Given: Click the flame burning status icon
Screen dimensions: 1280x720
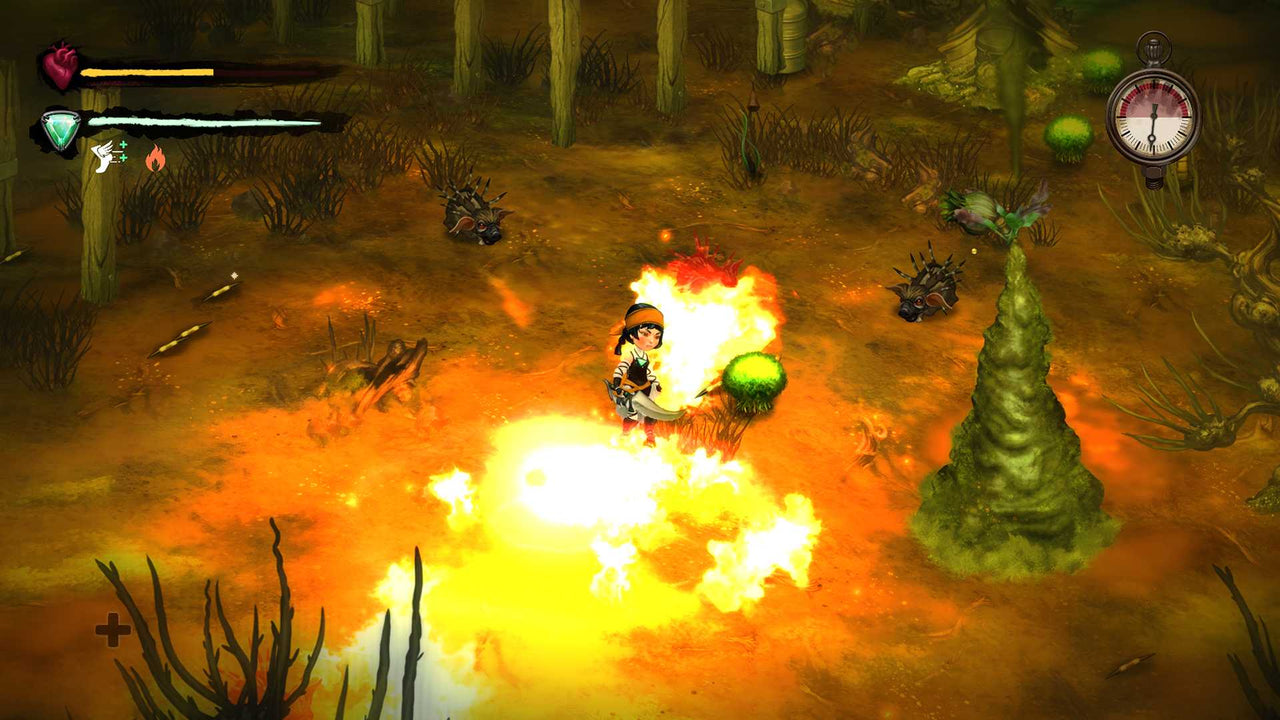Looking at the screenshot, I should click(156, 156).
